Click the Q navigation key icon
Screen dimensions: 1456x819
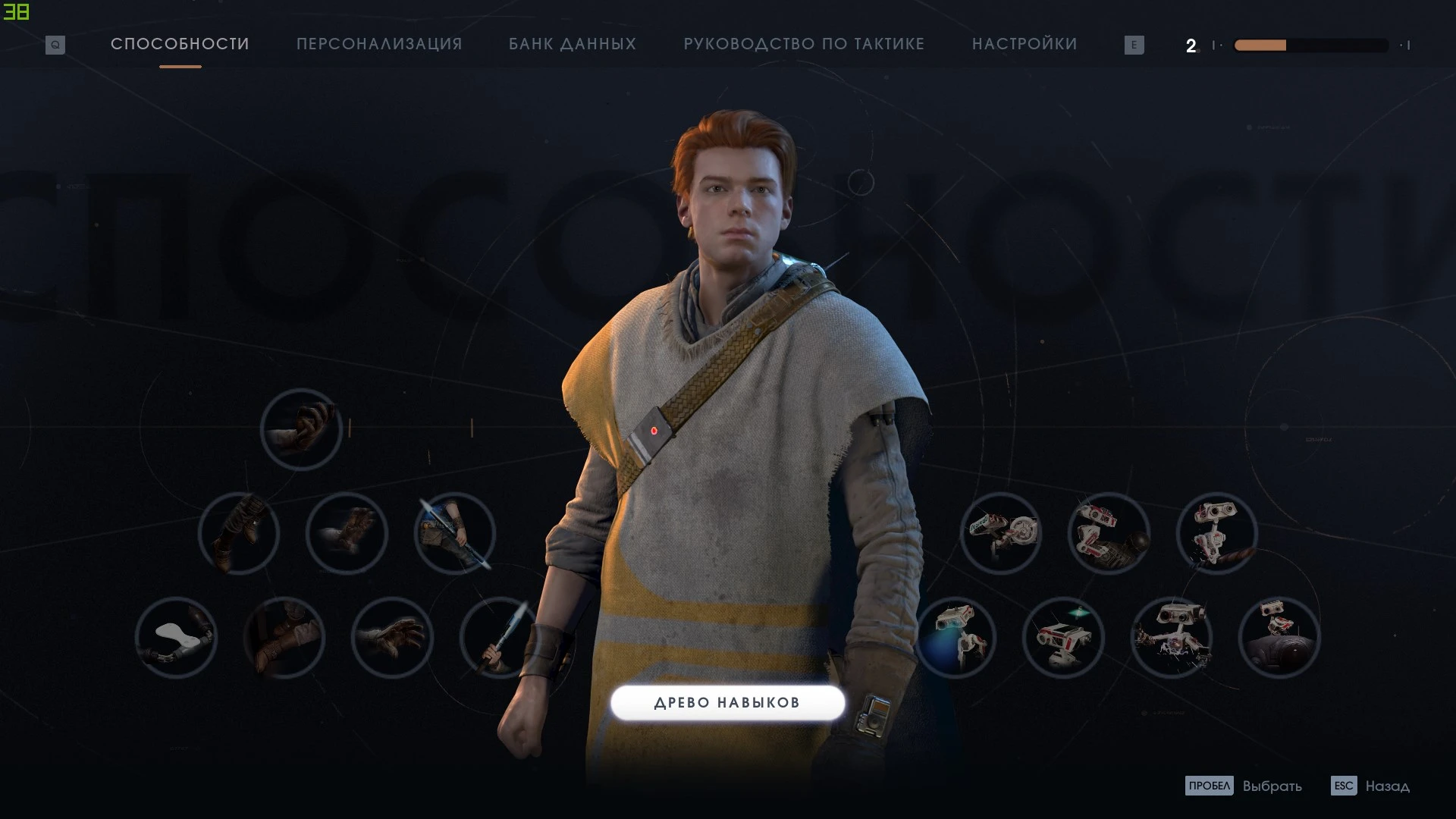[x=54, y=44]
